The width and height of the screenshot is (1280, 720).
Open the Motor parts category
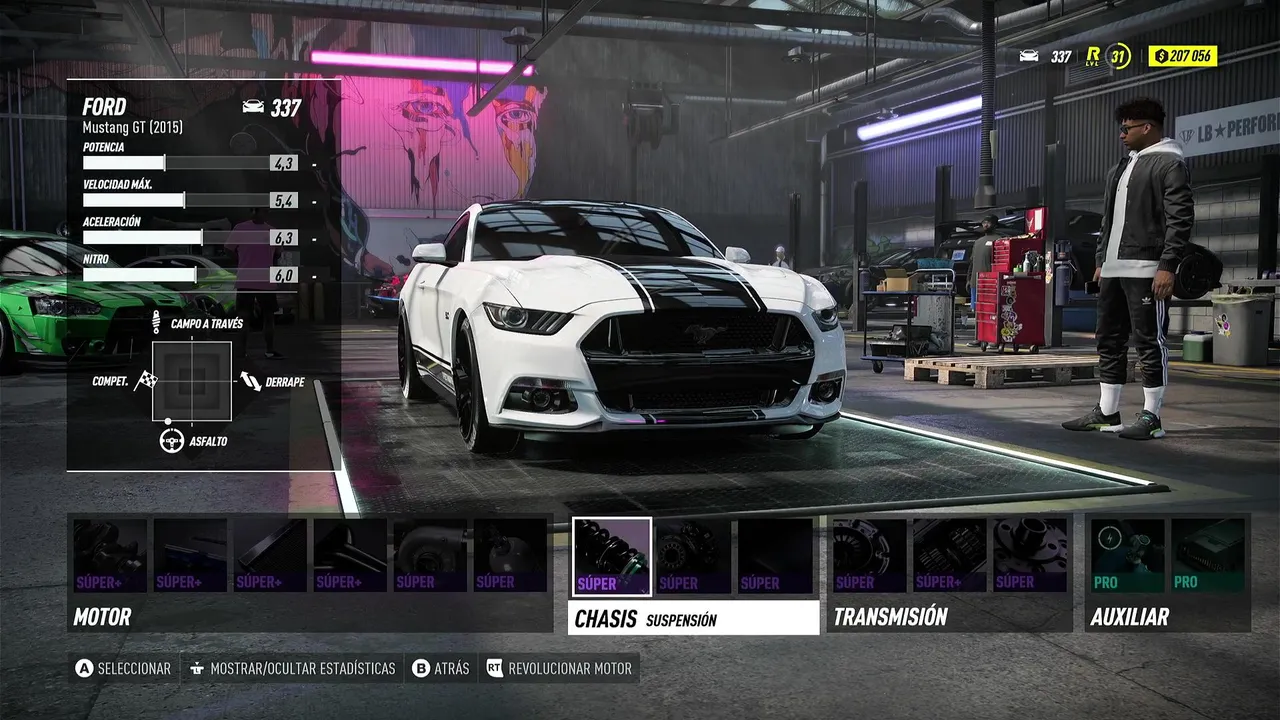103,617
